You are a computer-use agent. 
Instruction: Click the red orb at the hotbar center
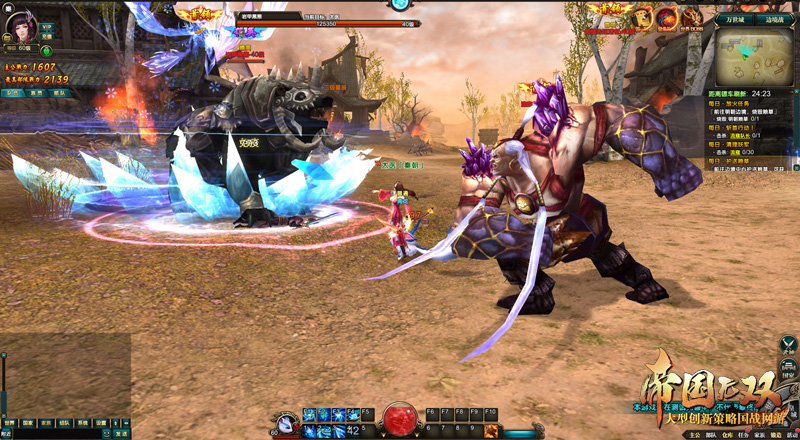click(x=400, y=418)
